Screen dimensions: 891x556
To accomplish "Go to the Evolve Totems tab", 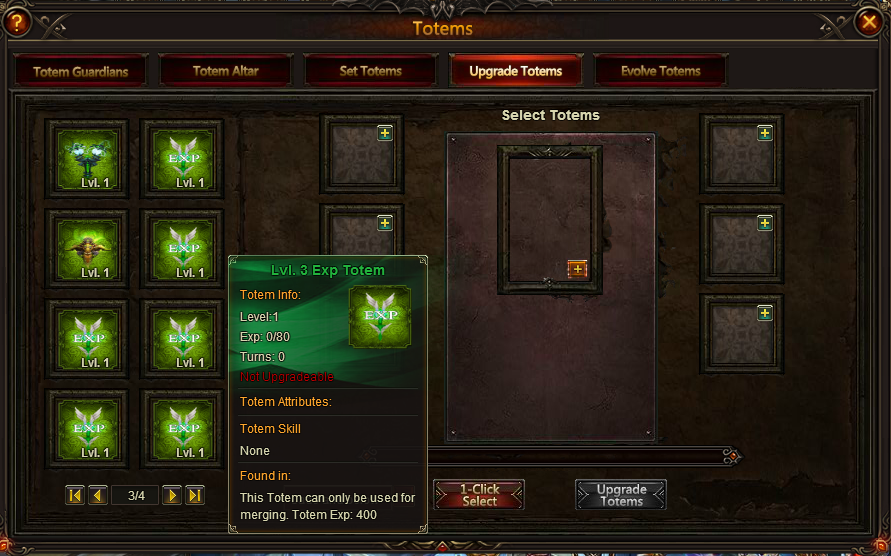I will click(x=660, y=71).
